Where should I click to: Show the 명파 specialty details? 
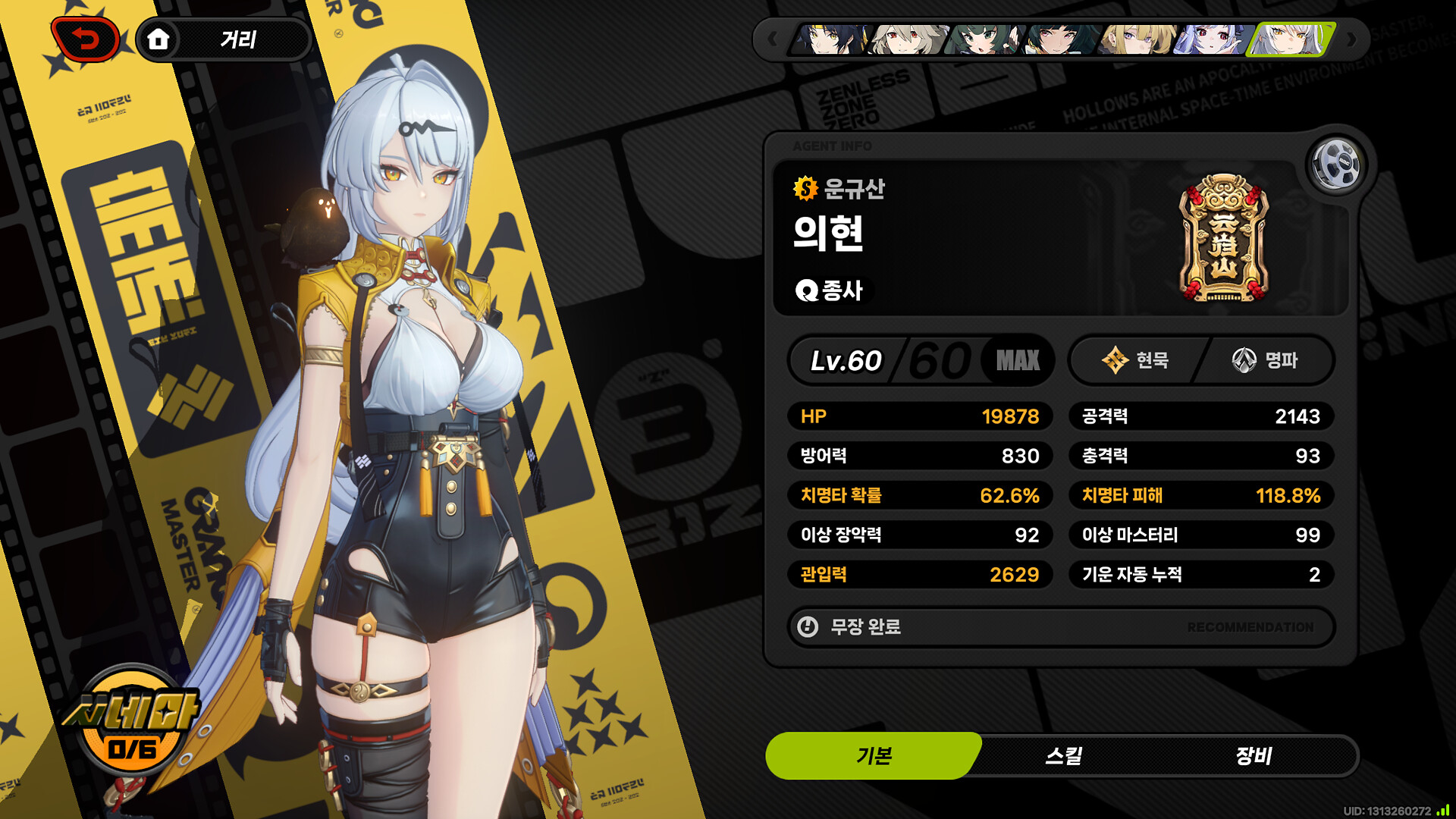pyautogui.click(x=1265, y=360)
